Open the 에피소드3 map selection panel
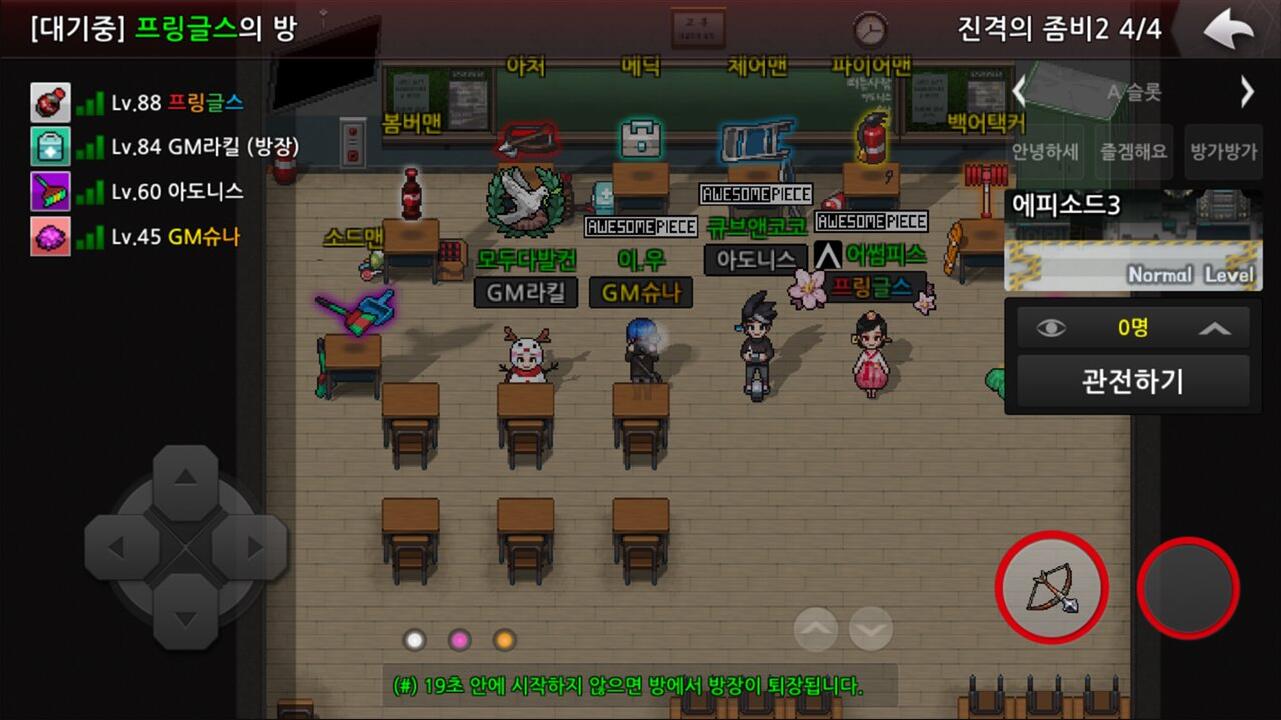 (1132, 240)
